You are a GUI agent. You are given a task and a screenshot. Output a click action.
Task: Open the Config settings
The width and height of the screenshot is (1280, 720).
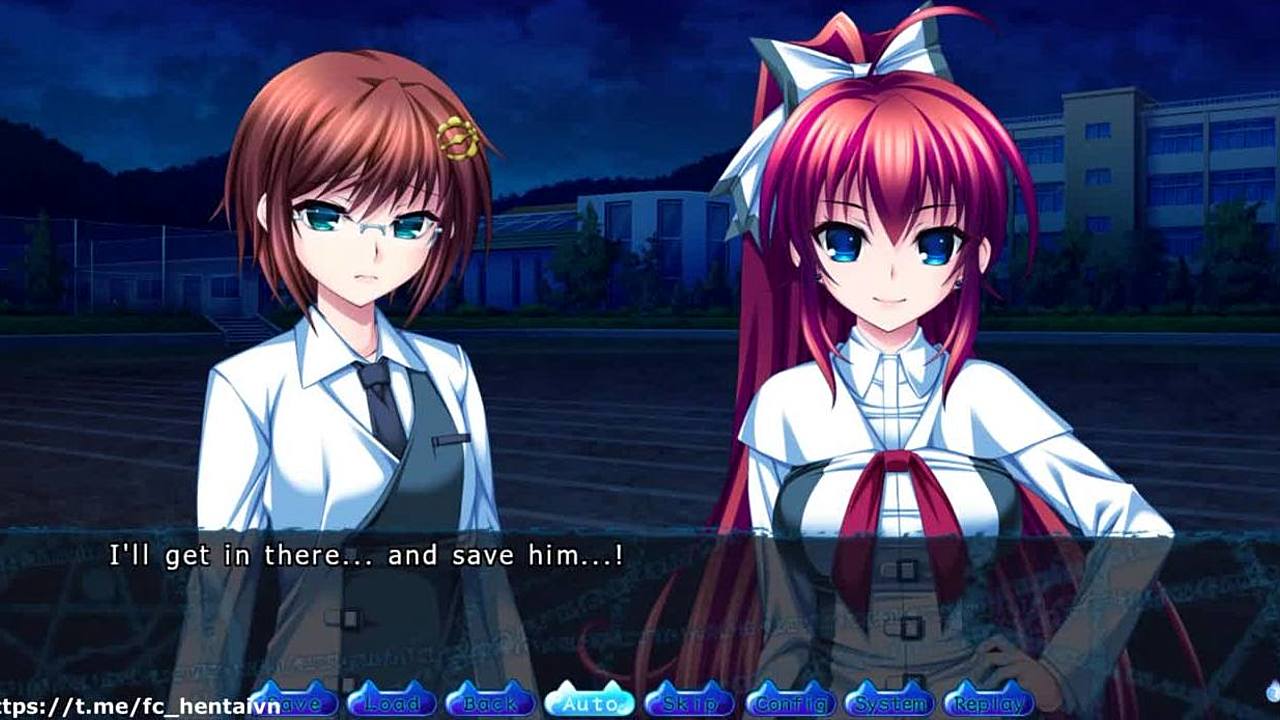[x=790, y=702]
